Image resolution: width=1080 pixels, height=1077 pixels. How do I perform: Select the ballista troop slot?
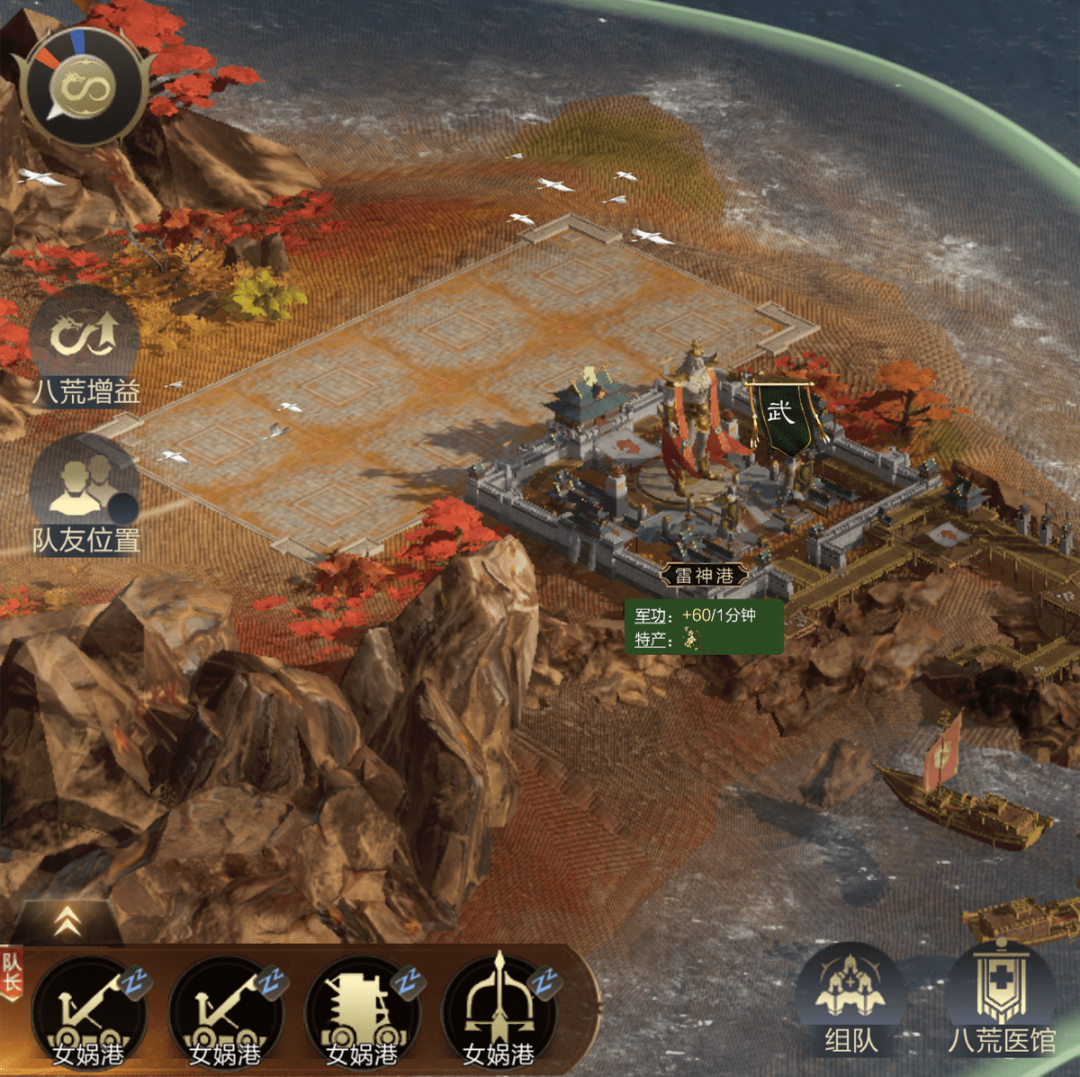pyautogui.click(x=498, y=1010)
